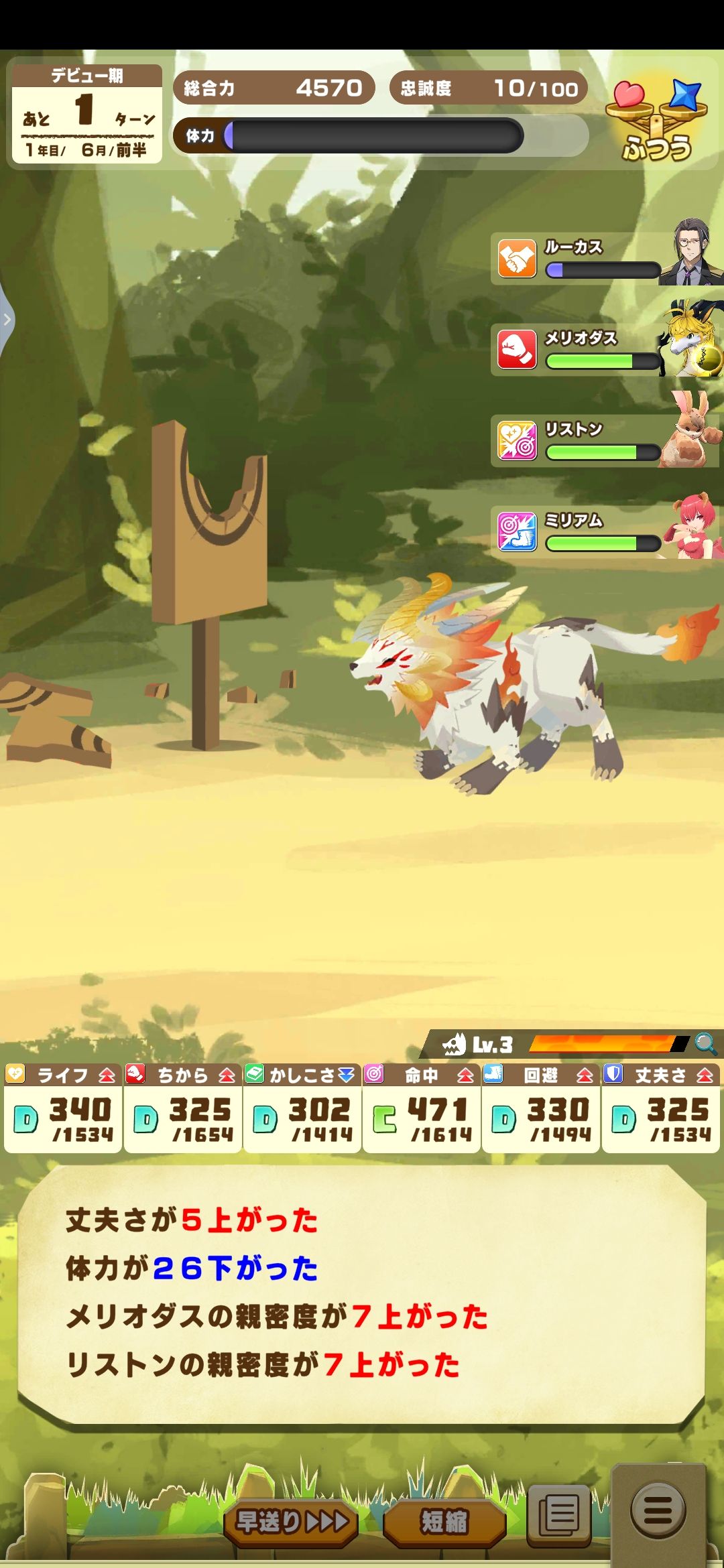
Task: Tap the ちから stat panel
Action: tap(183, 1108)
